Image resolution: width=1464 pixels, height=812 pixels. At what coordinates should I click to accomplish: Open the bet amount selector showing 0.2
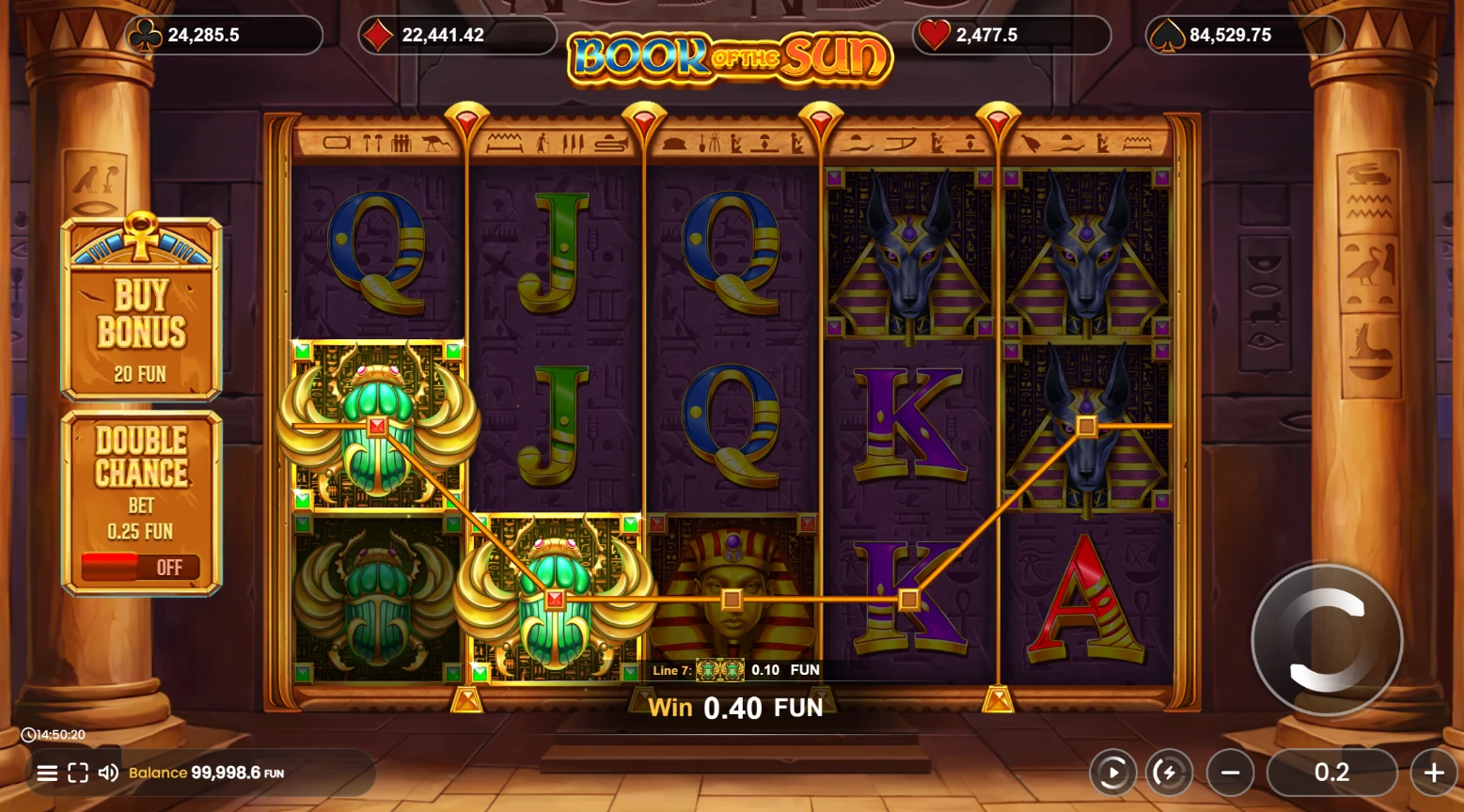[1331, 773]
